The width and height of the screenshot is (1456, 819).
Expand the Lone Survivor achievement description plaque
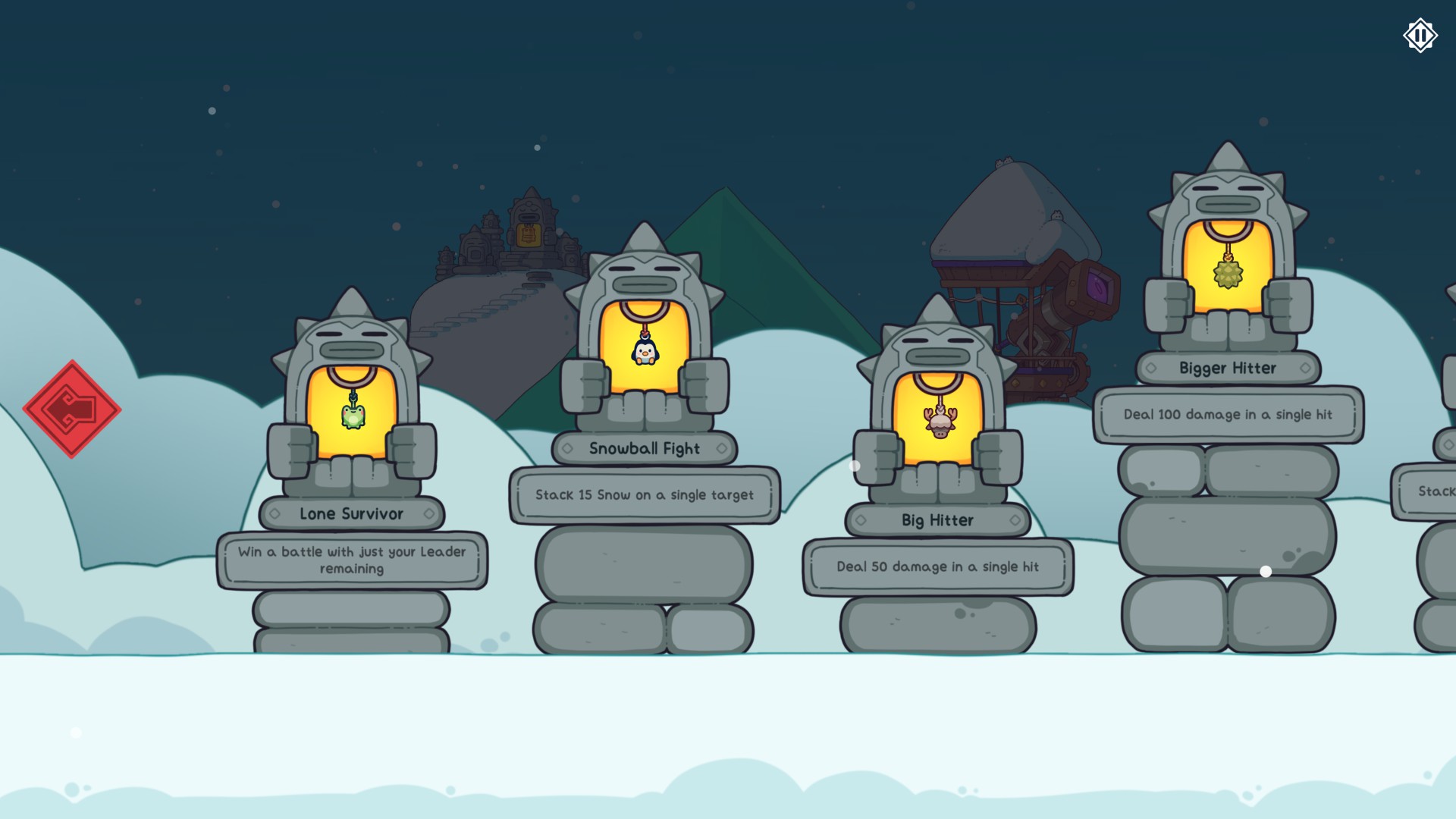tap(352, 560)
